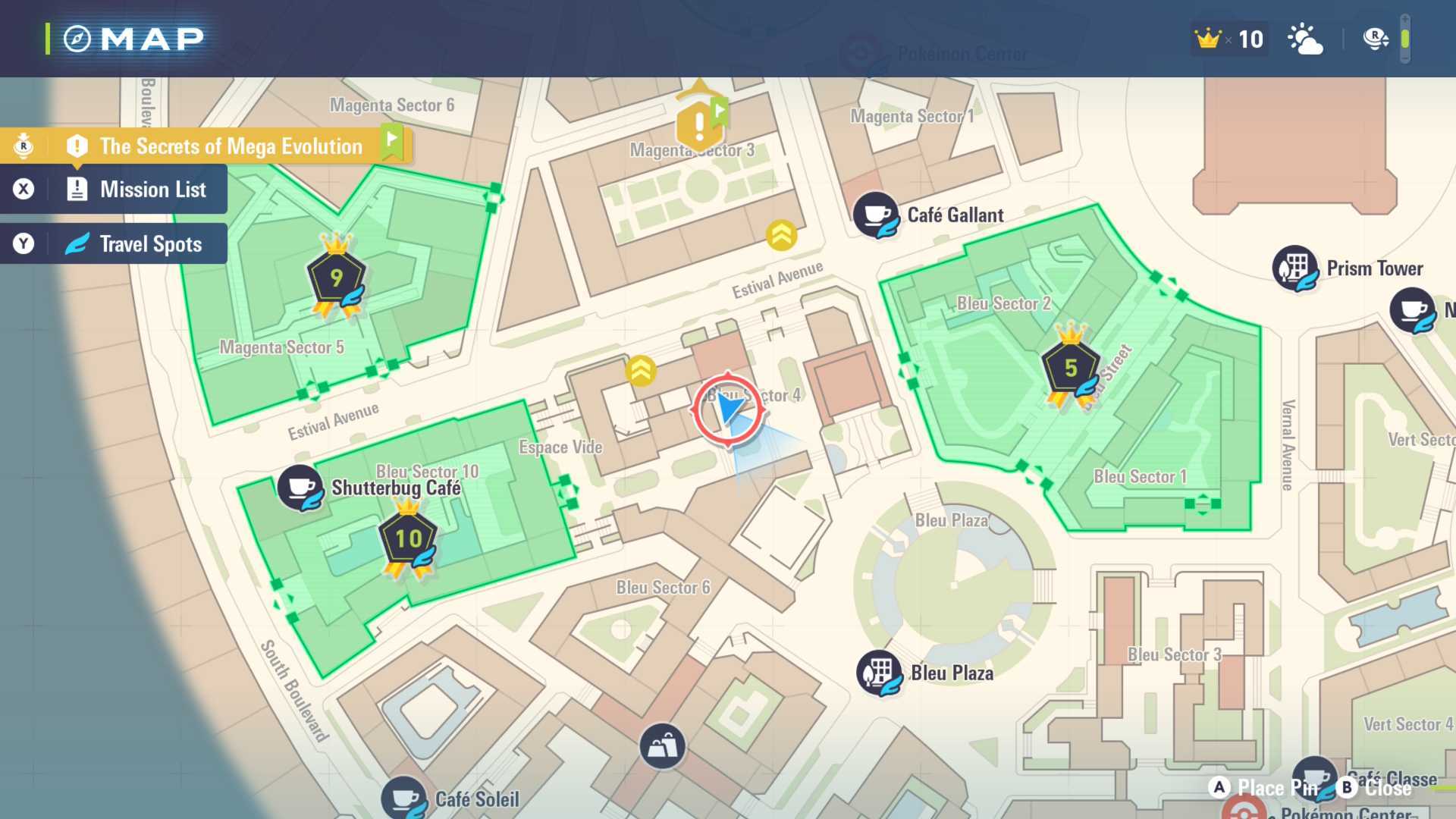The height and width of the screenshot is (819, 1456).
Task: Select the yellow chevron marker near Espace Vide
Action: [641, 371]
